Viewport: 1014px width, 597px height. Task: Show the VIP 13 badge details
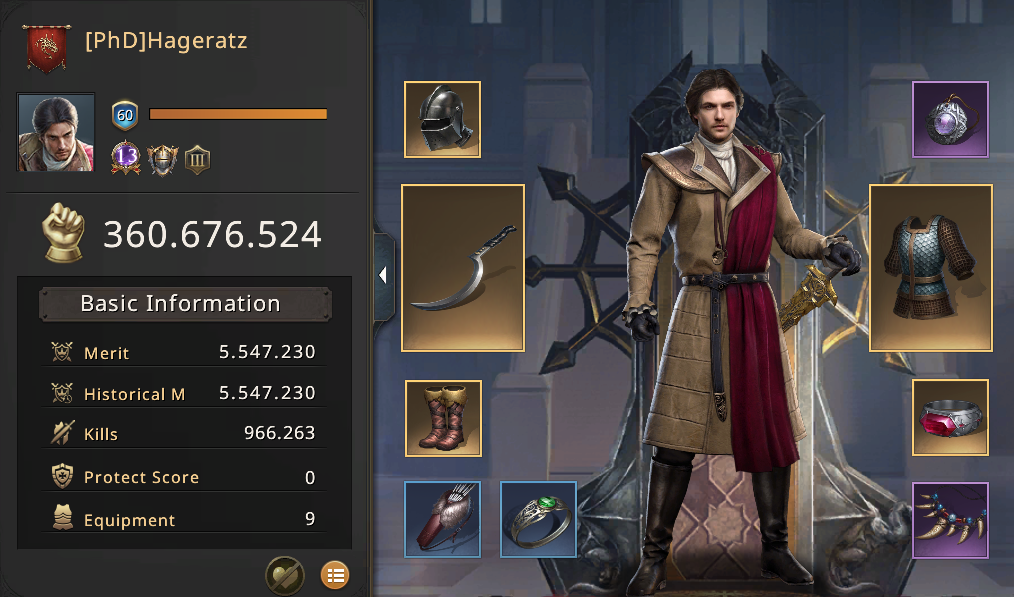(x=125, y=158)
